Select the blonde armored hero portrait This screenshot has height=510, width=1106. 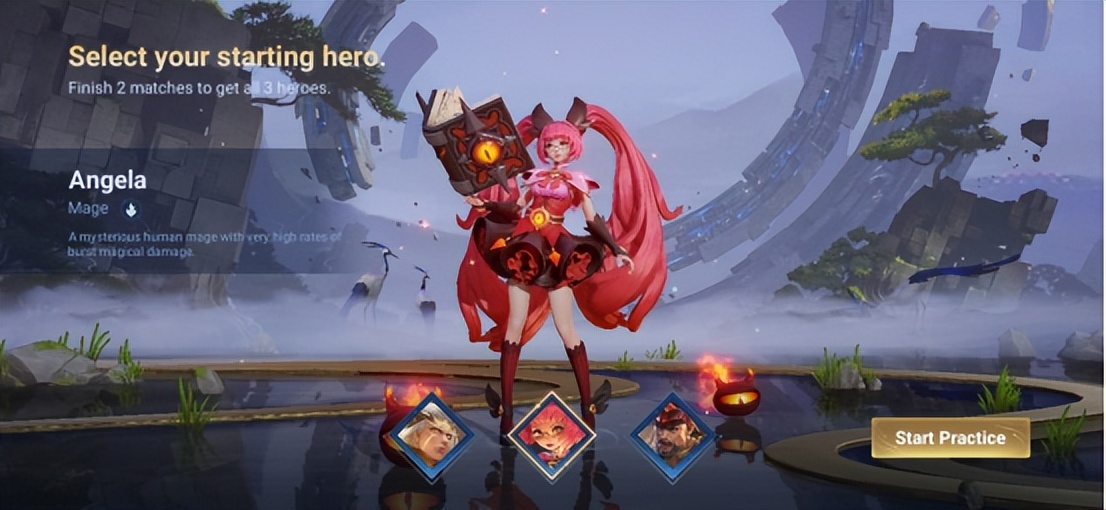(x=431, y=436)
